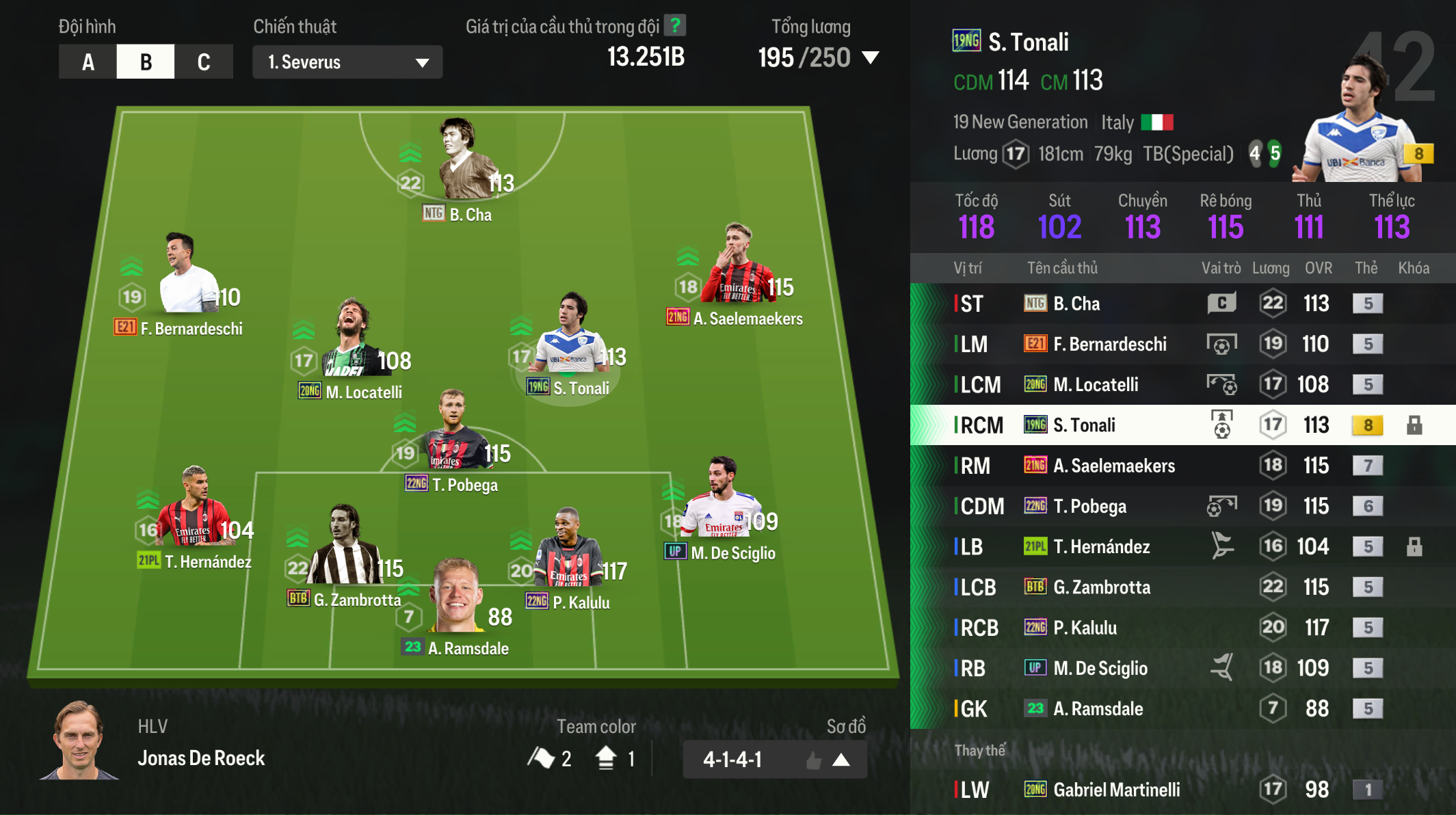The image size is (1456, 815).
Task: Expand the total wage dropdown arrow
Action: pyautogui.click(x=871, y=57)
